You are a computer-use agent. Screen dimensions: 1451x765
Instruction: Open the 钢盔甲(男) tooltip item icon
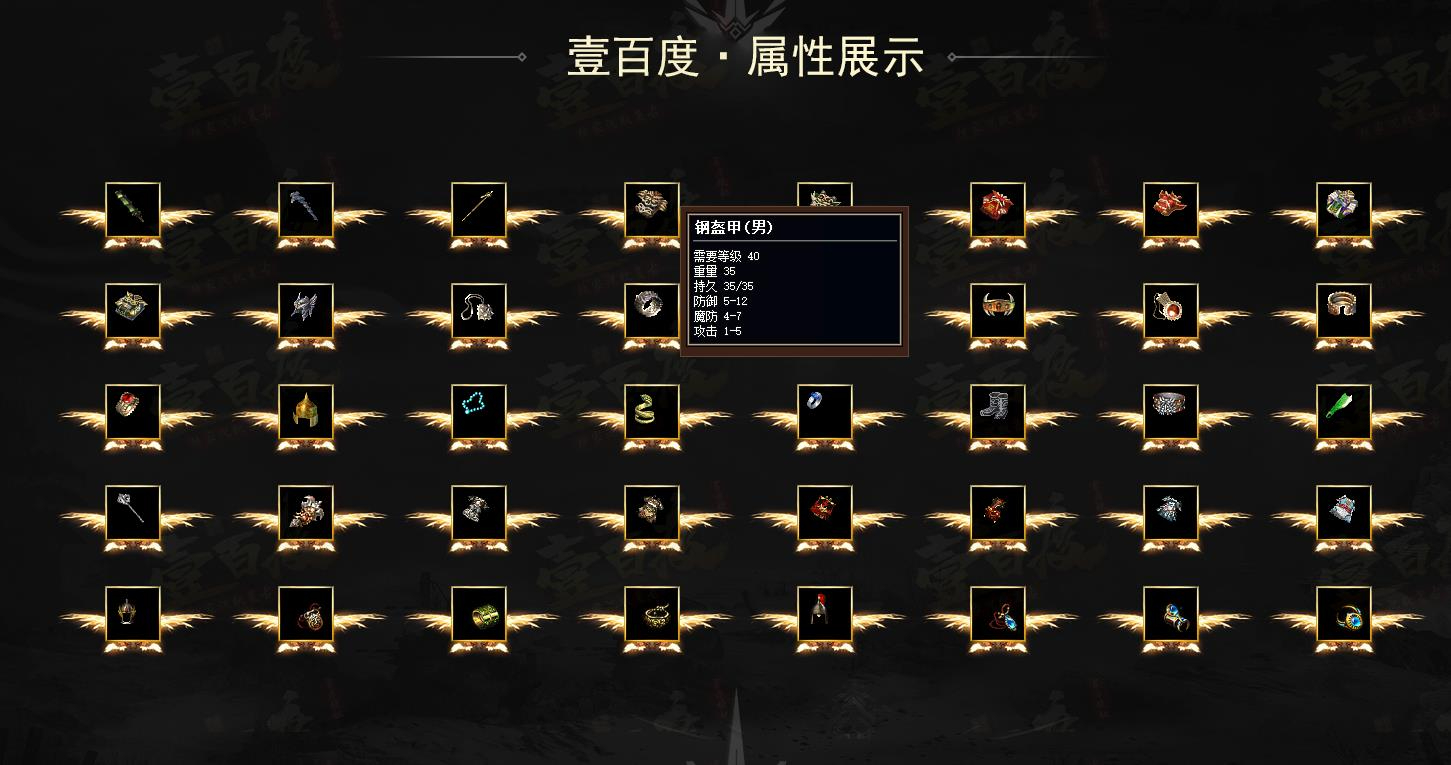(824, 197)
